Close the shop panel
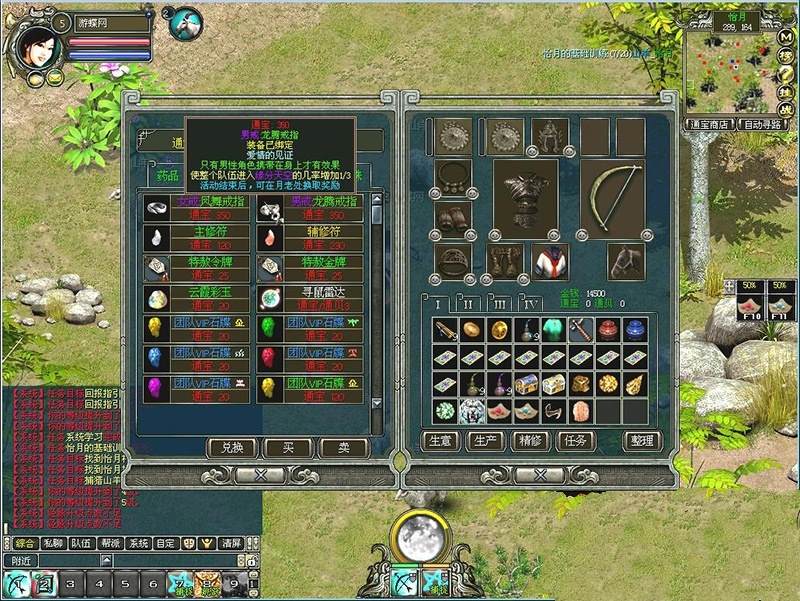Viewport: 800px width, 601px height. [x=264, y=474]
